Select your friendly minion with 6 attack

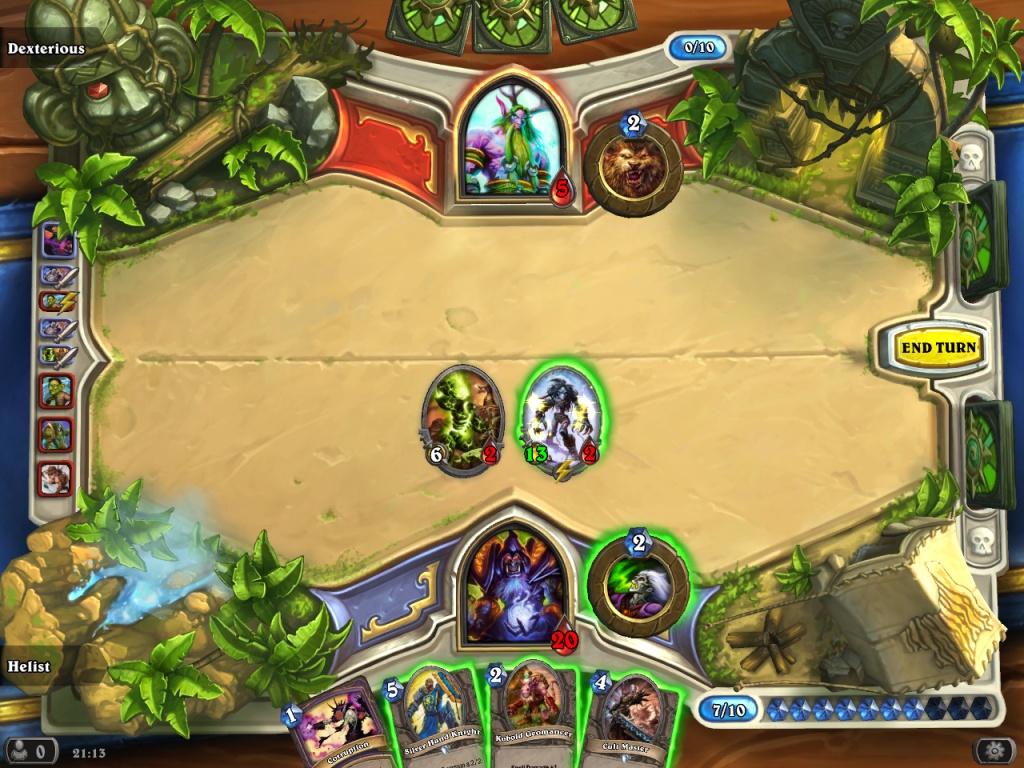point(462,417)
